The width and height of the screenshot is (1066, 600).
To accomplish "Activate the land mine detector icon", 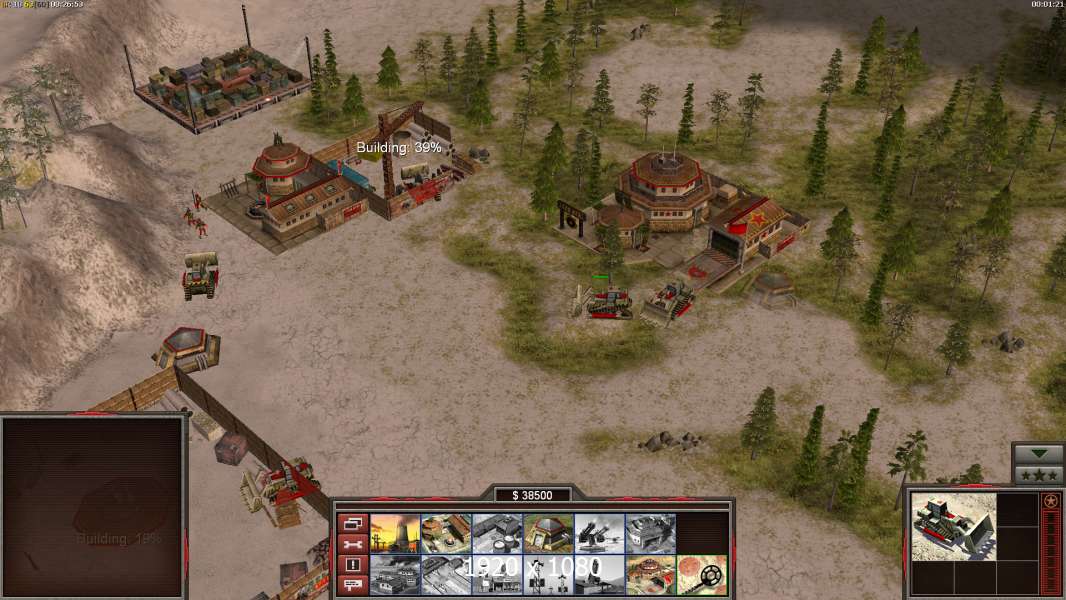I will (x=702, y=574).
